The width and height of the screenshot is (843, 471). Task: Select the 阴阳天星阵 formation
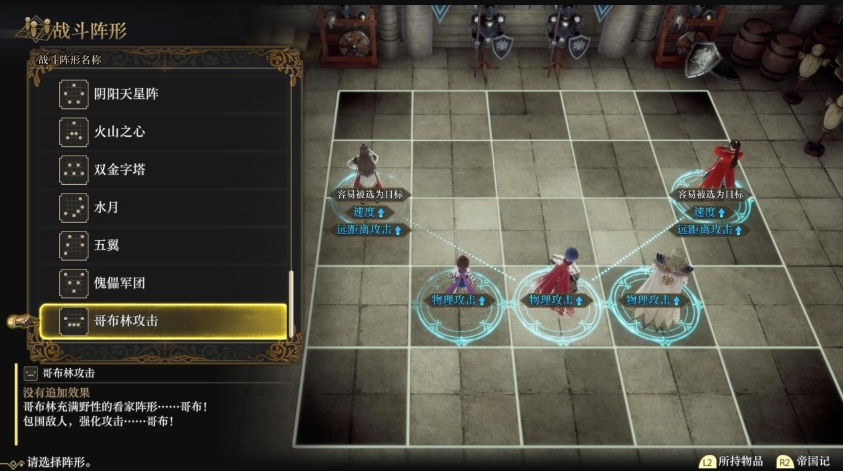pos(163,94)
